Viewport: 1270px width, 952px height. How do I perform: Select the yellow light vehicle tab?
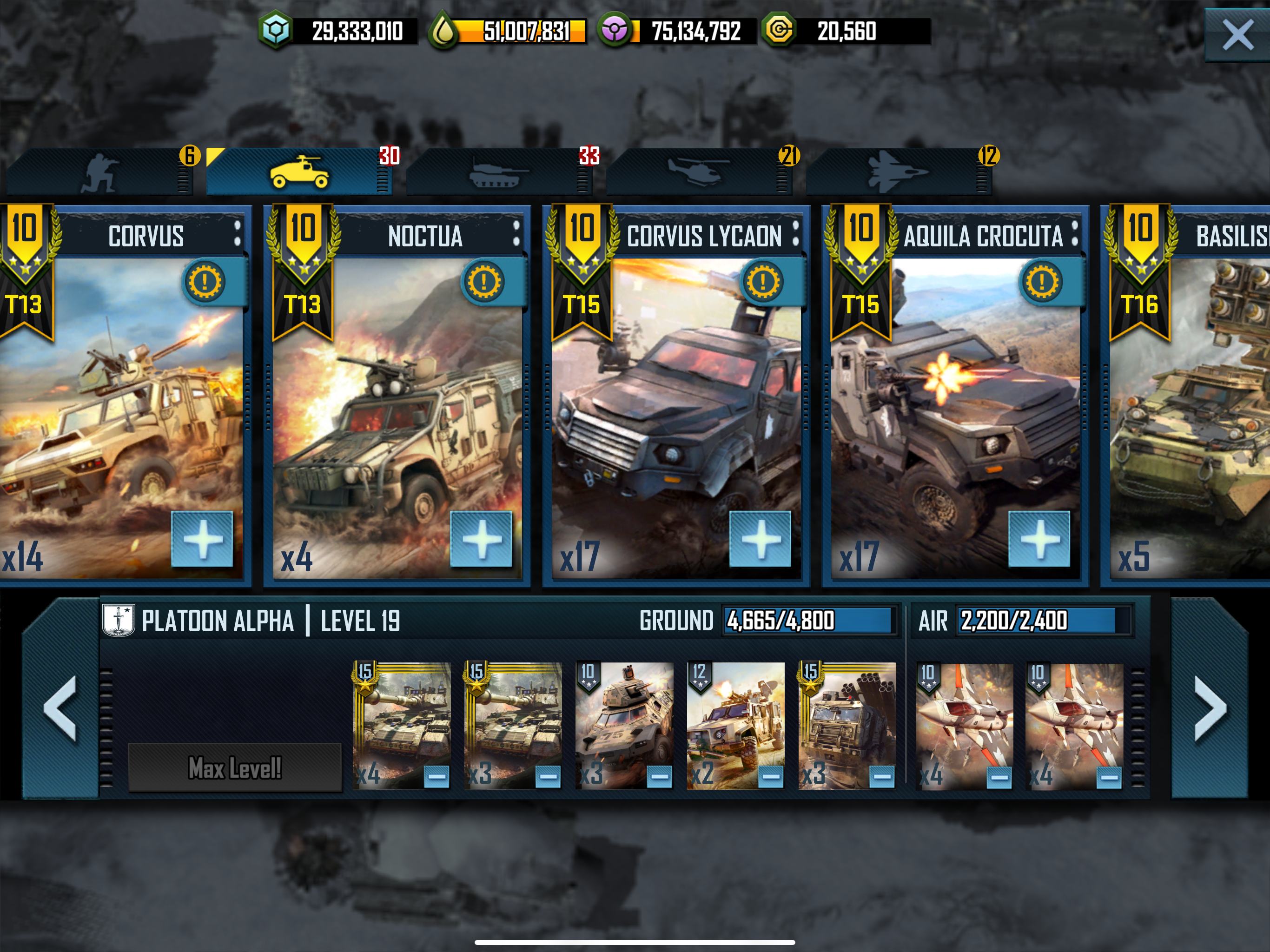[299, 172]
